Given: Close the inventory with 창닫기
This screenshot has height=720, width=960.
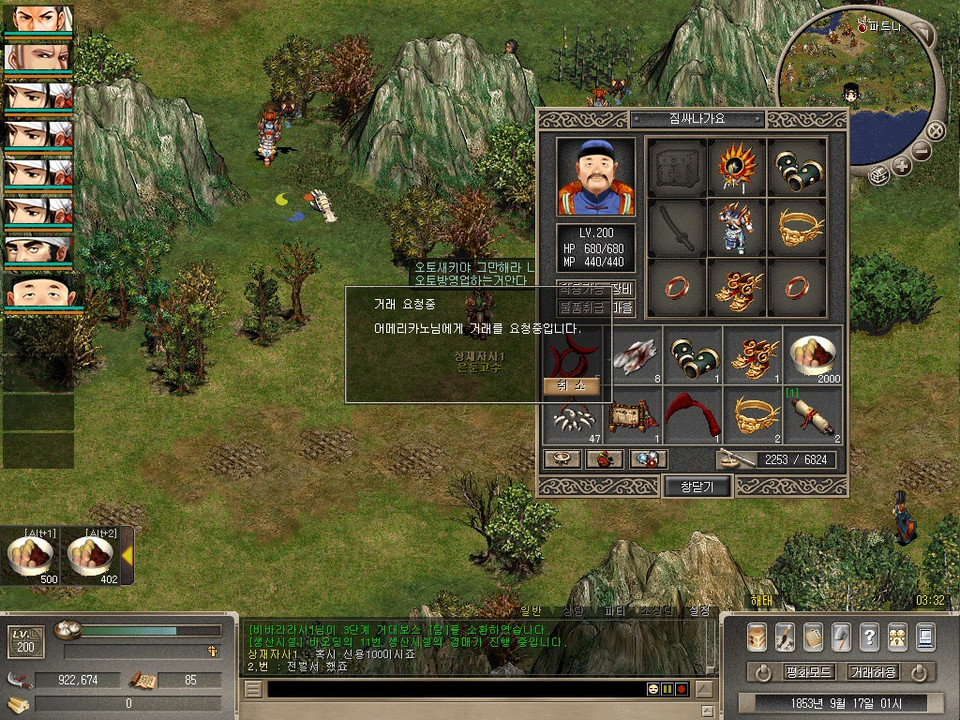Looking at the screenshot, I should point(697,486).
